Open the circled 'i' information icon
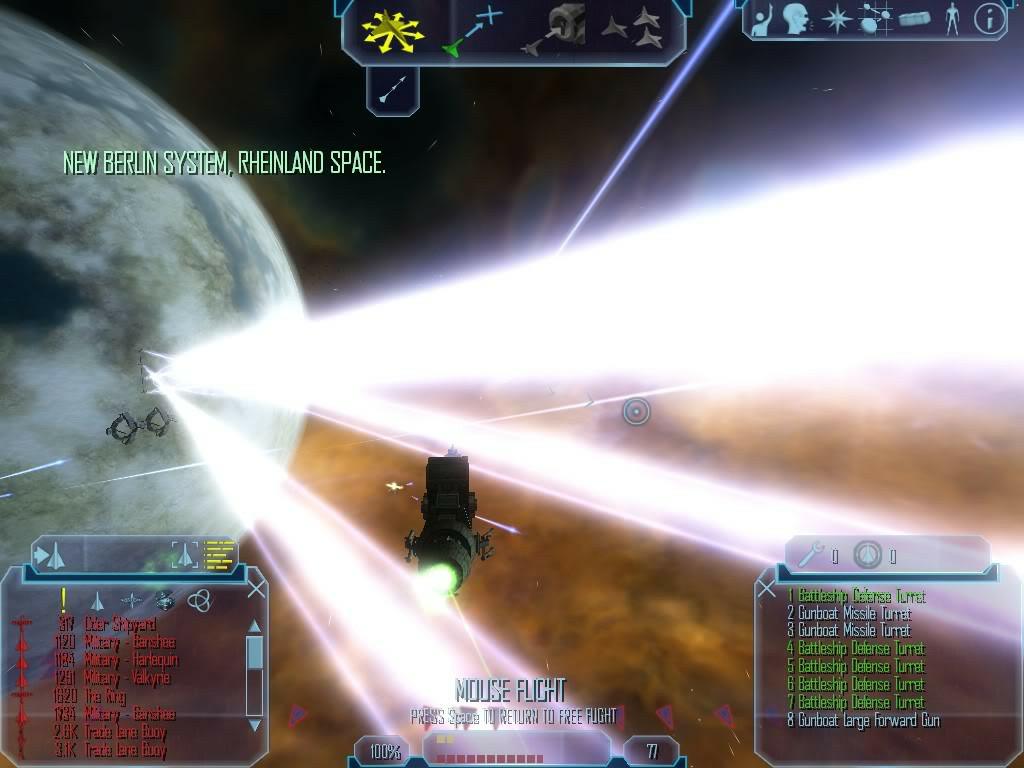This screenshot has width=1024, height=768. click(x=989, y=19)
